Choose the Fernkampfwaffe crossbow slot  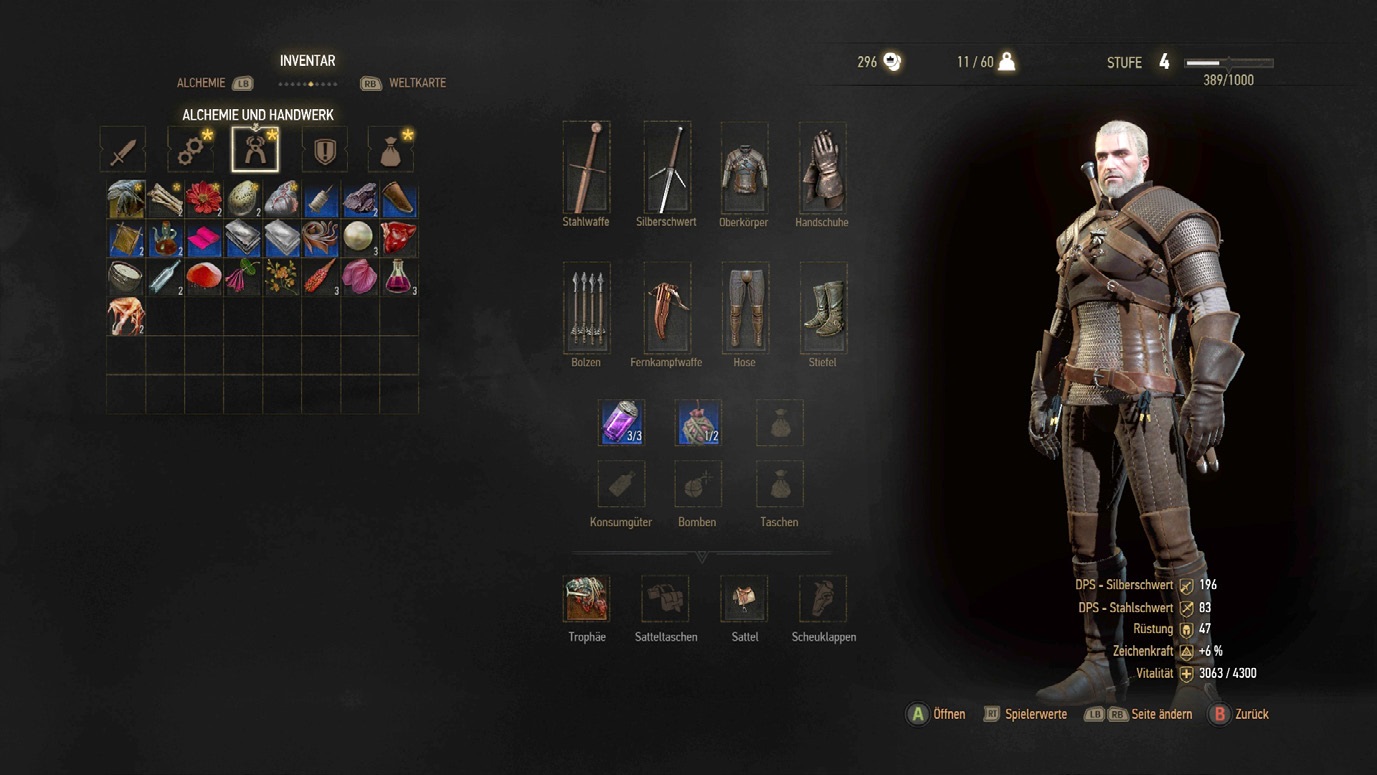coord(666,307)
